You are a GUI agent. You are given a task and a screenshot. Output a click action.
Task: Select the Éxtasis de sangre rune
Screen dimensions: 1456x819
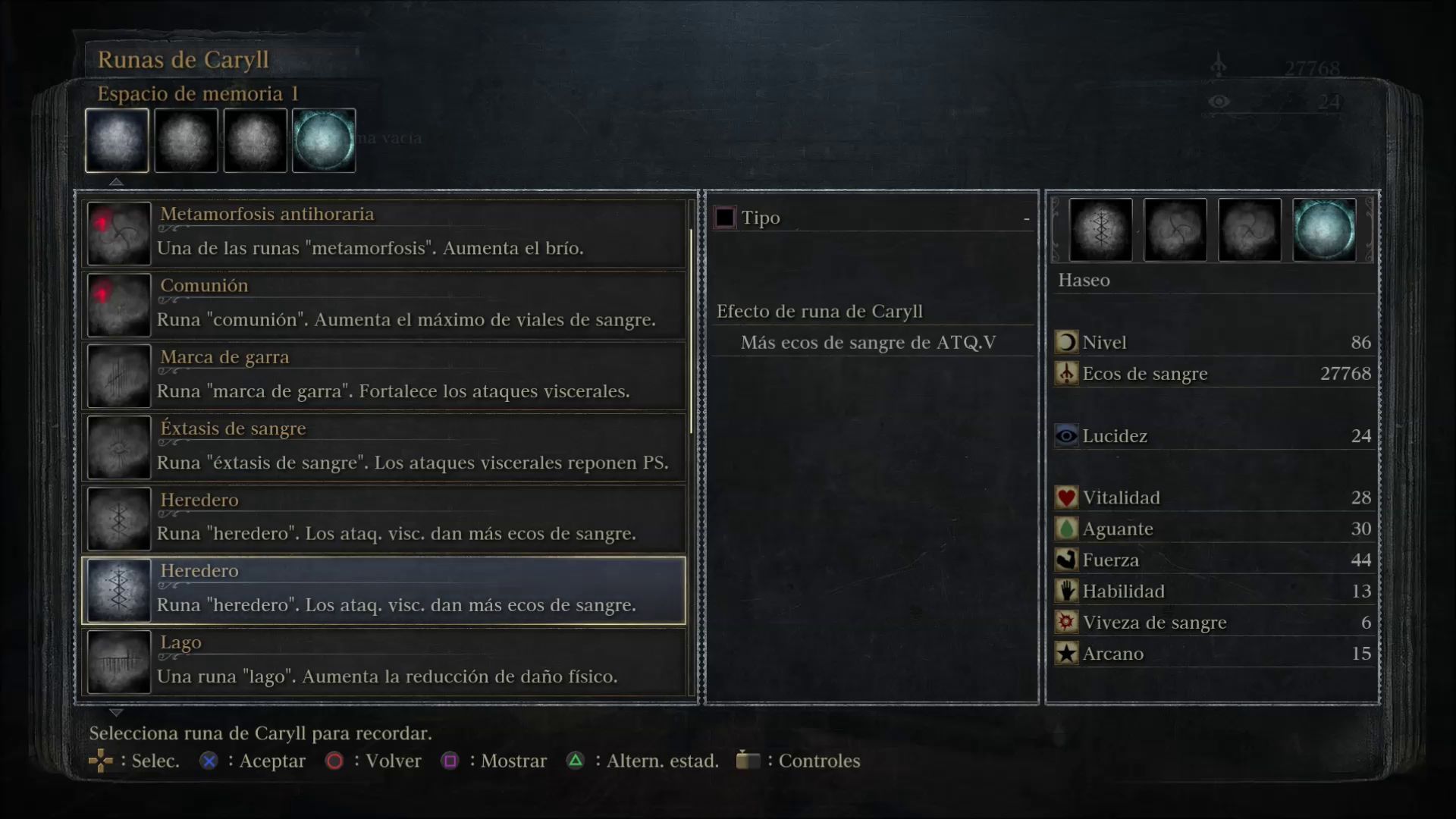click(384, 447)
